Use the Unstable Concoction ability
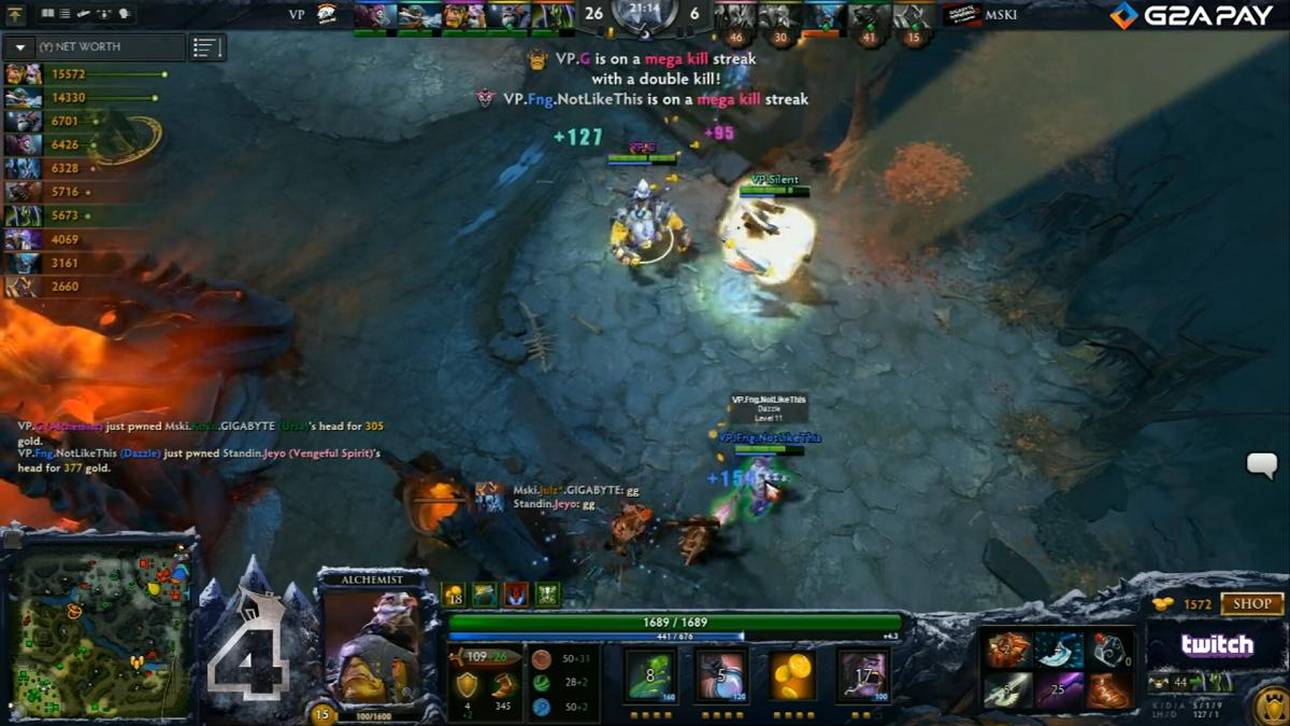1290x726 pixels. pos(721,675)
